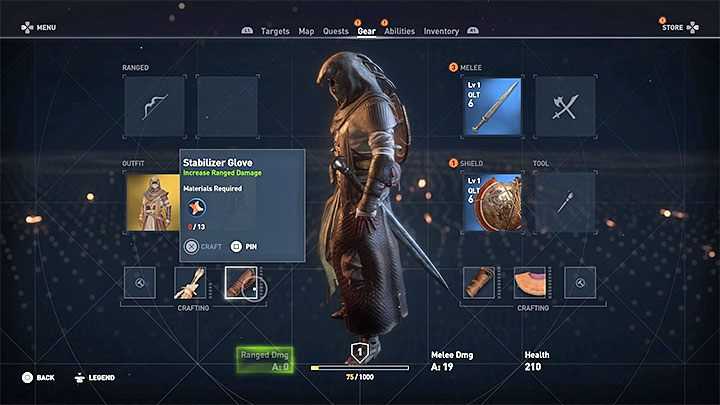Open the Store
Image resolution: width=720 pixels, height=405 pixels.
[680, 27]
